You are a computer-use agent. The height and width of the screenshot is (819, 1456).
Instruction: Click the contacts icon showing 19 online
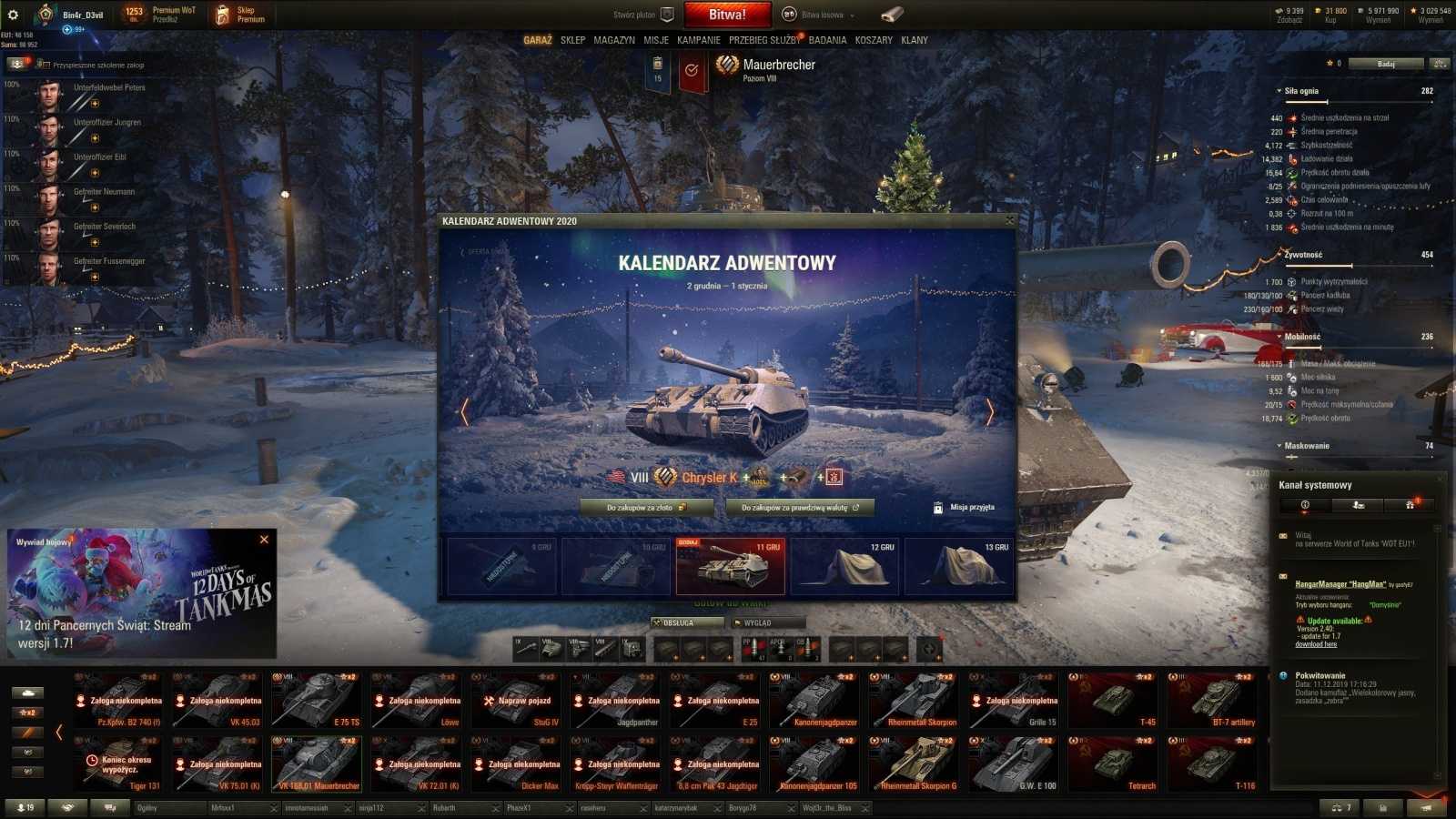pyautogui.click(x=25, y=806)
